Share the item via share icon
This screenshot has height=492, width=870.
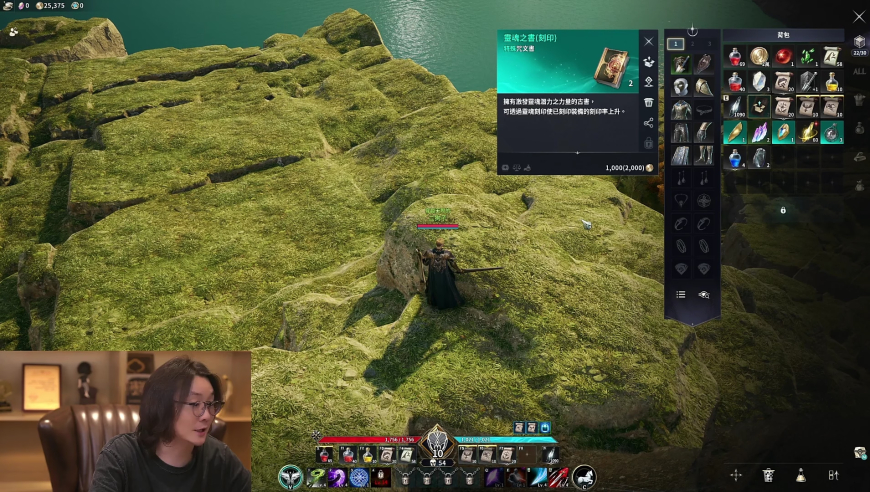pyautogui.click(x=648, y=123)
